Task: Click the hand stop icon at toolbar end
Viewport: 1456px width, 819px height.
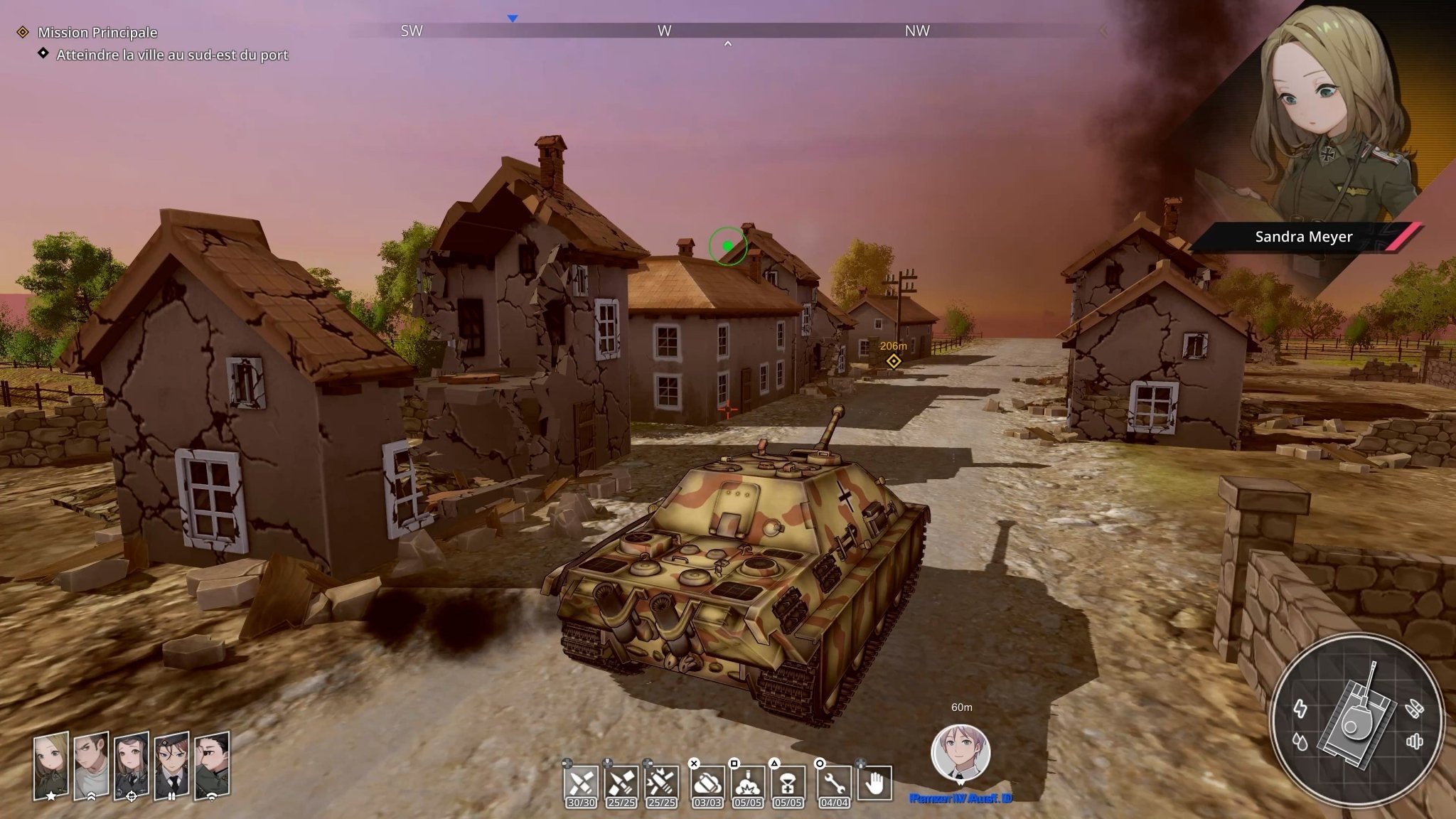Action: (x=875, y=781)
